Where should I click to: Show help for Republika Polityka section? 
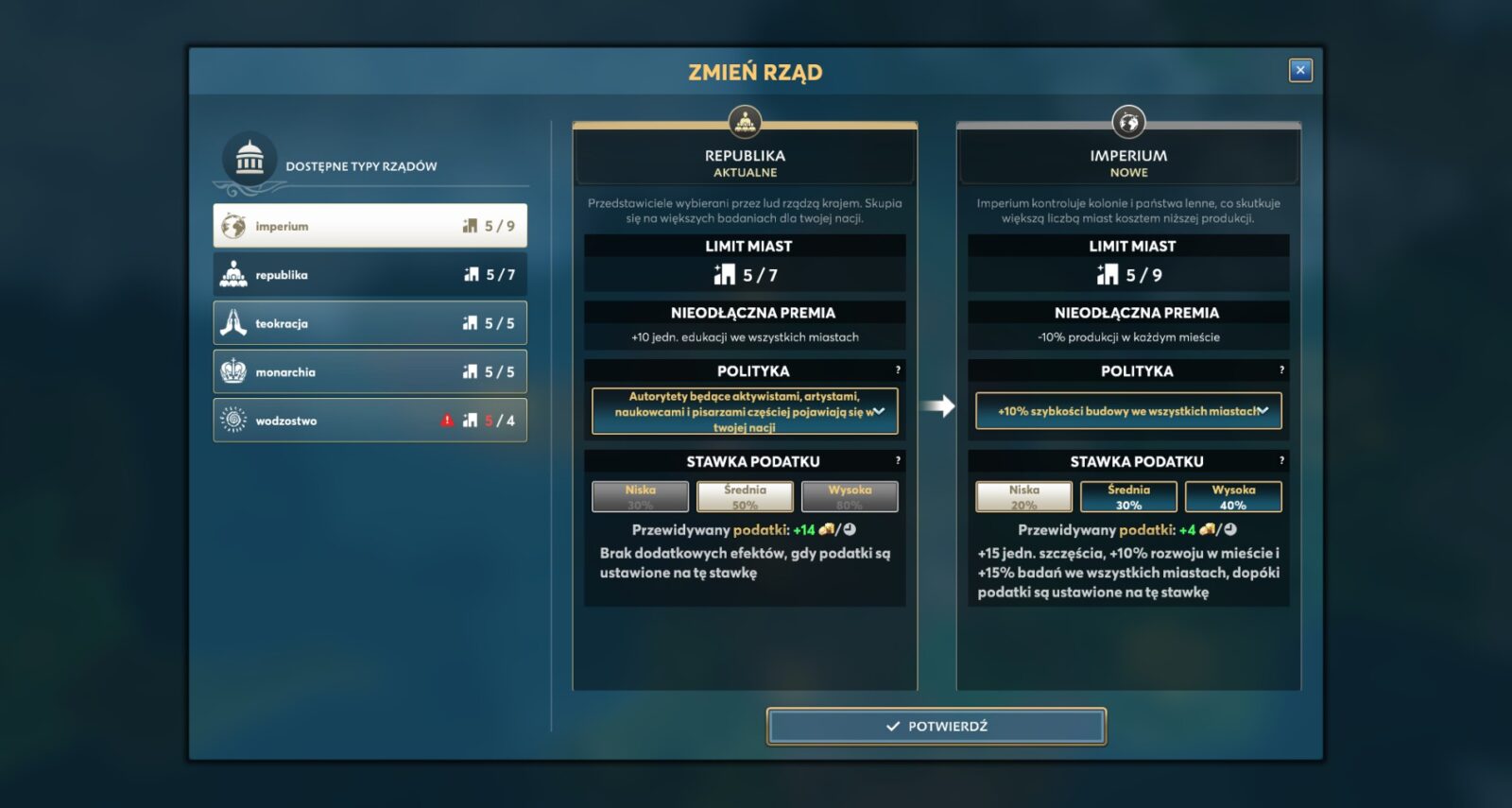pyautogui.click(x=898, y=370)
